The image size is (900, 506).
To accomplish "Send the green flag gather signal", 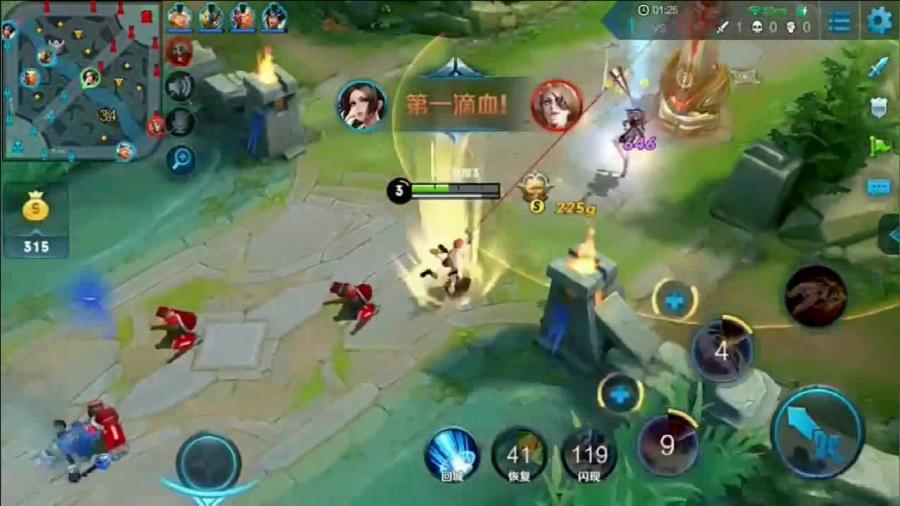I will tap(879, 146).
